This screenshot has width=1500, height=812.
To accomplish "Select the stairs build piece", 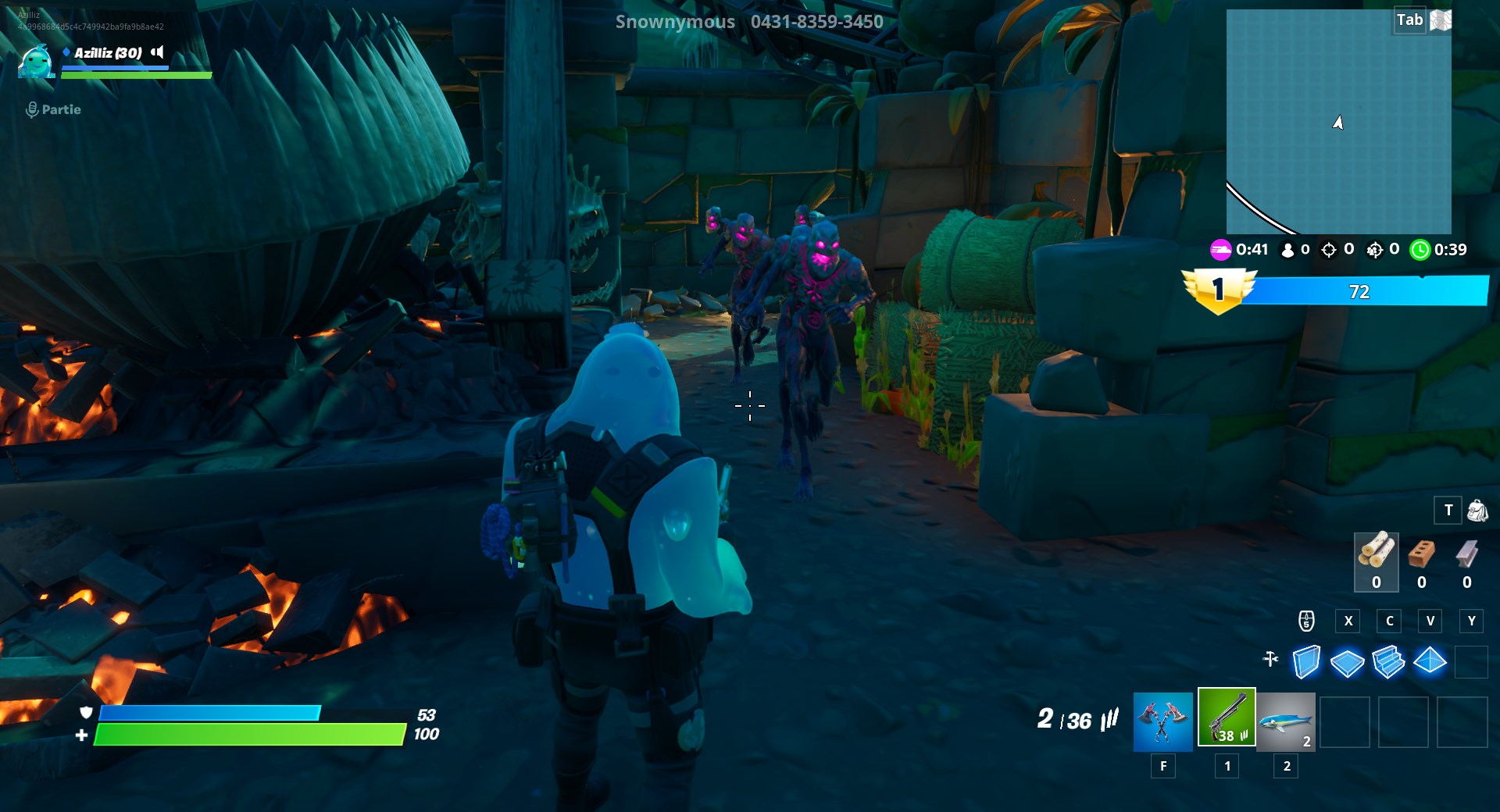I will [1389, 662].
